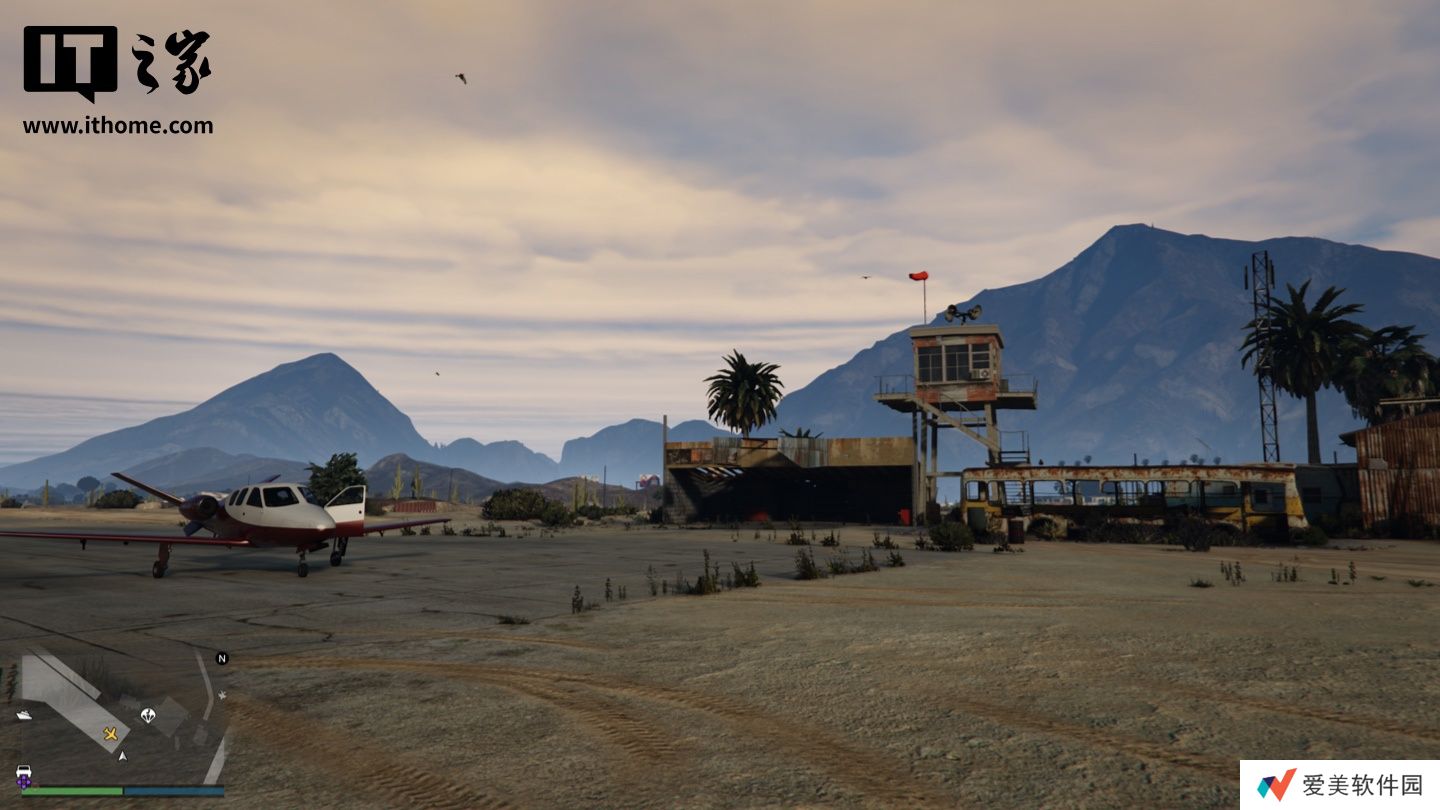Click the white player arrow on minimap
Viewport: 1440px width, 810px height.
123,756
